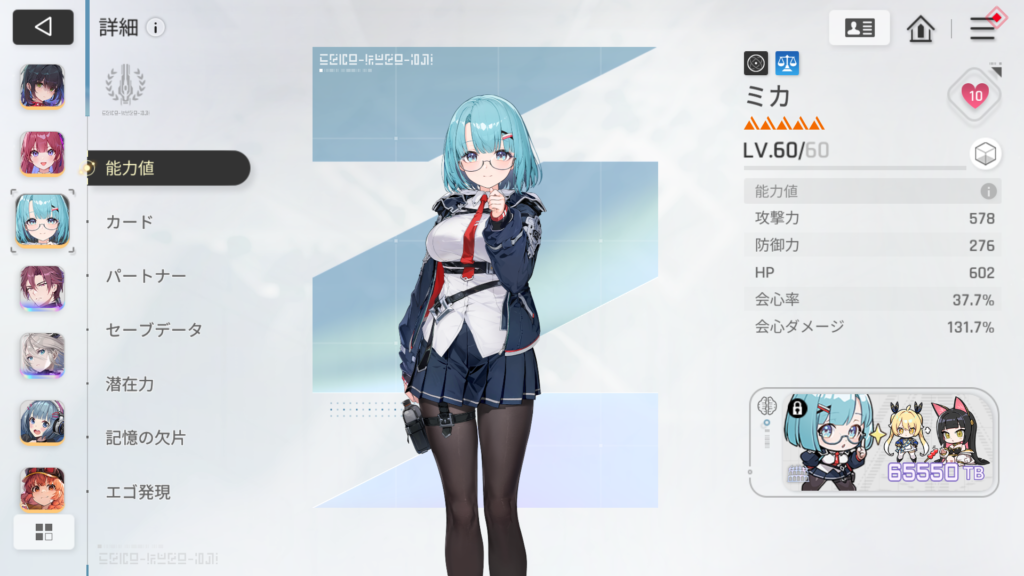
Task: View the セーブデータ tab
Action: click(x=153, y=330)
